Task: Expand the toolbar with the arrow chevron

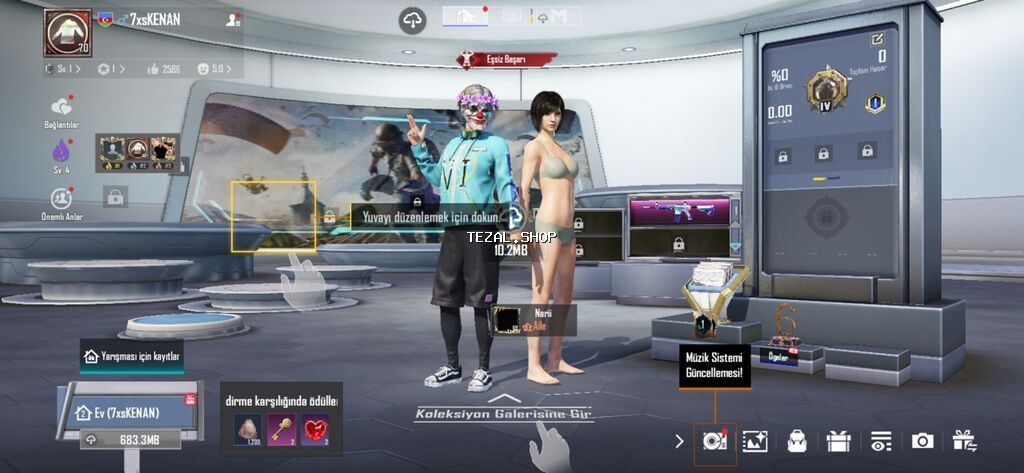Action: (680, 441)
